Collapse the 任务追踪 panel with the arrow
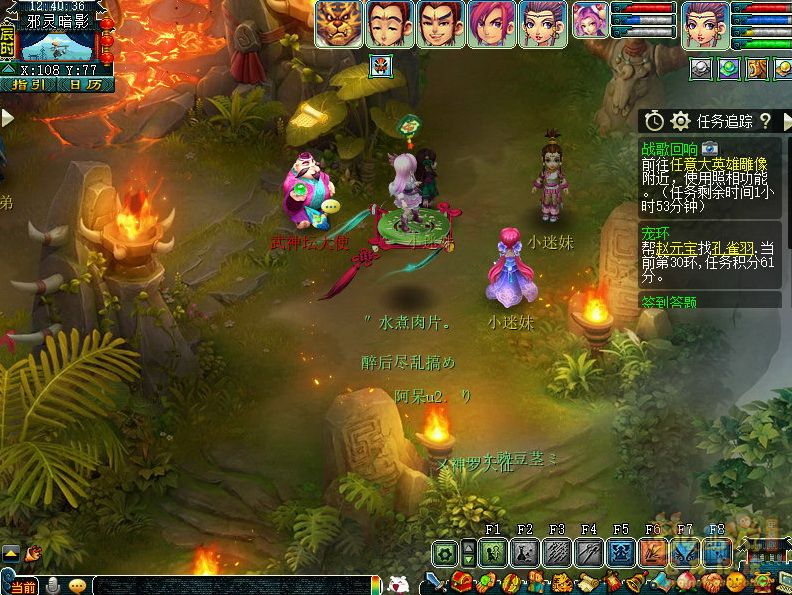 coord(786,121)
